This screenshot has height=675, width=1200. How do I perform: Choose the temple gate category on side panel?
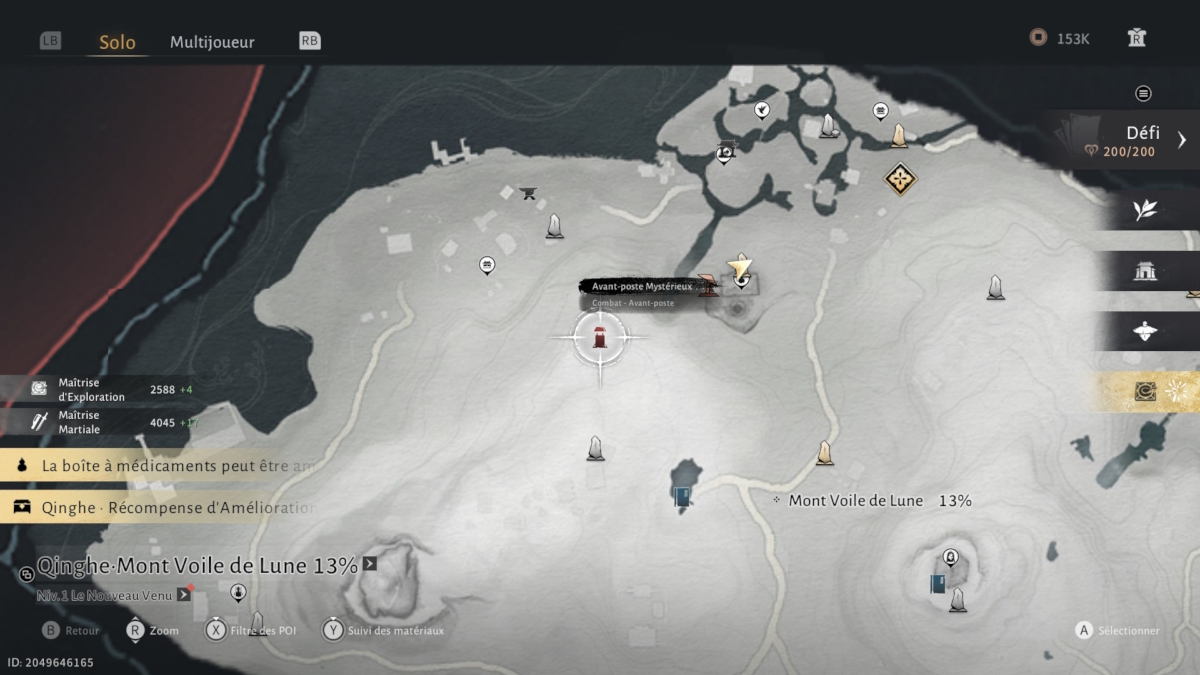(1145, 271)
